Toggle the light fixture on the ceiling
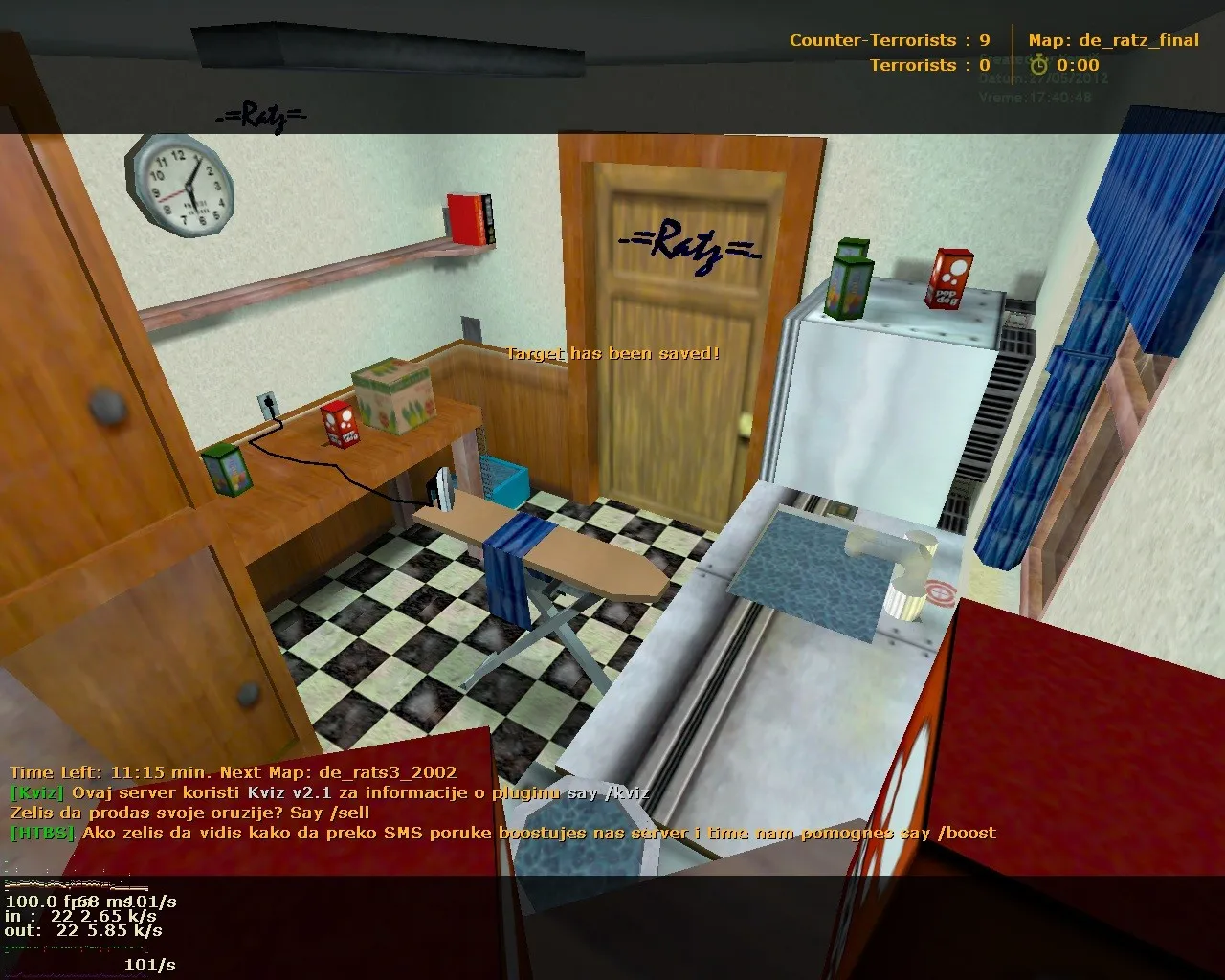 click(x=383, y=43)
